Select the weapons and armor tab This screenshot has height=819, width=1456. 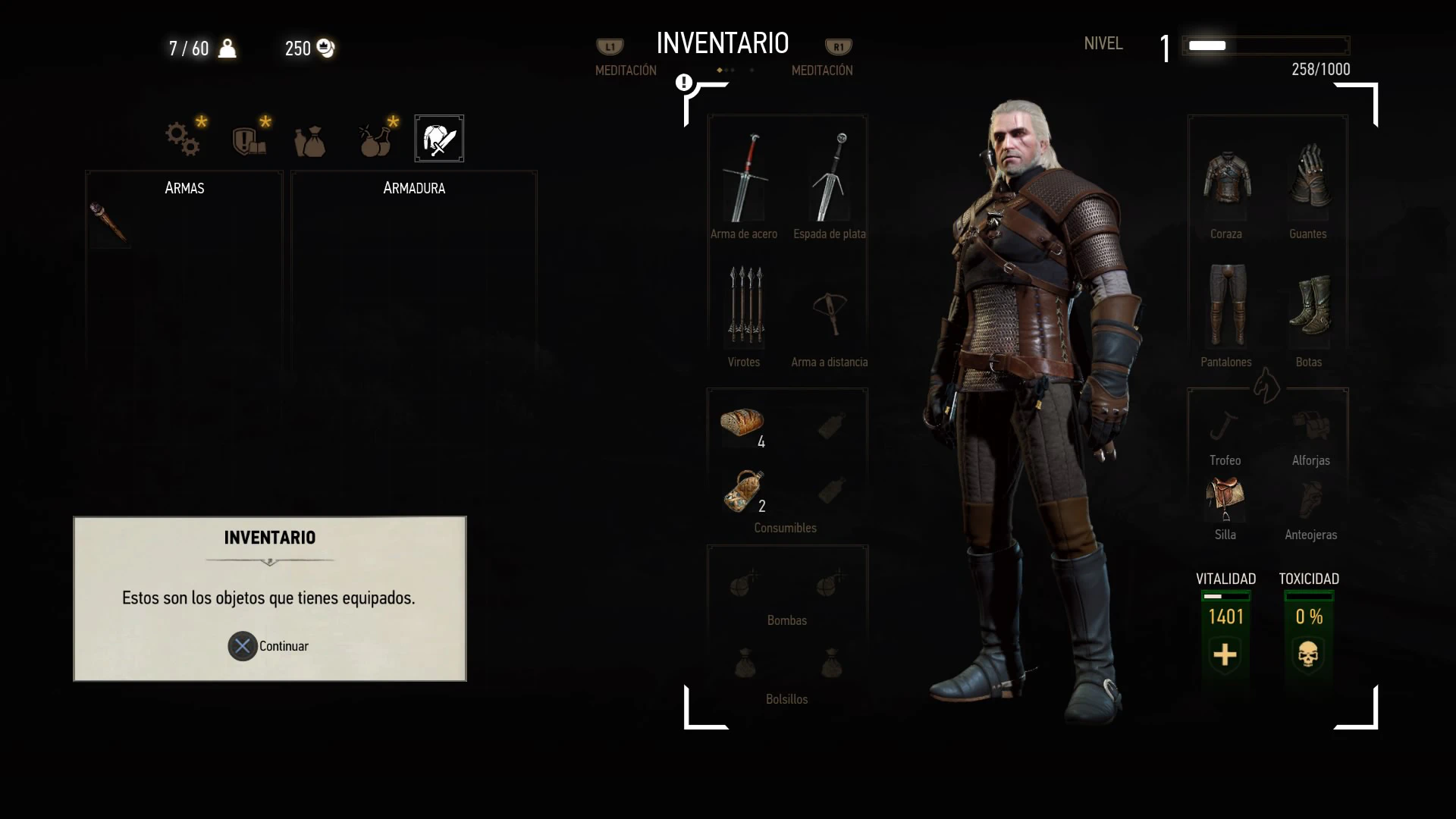439,139
